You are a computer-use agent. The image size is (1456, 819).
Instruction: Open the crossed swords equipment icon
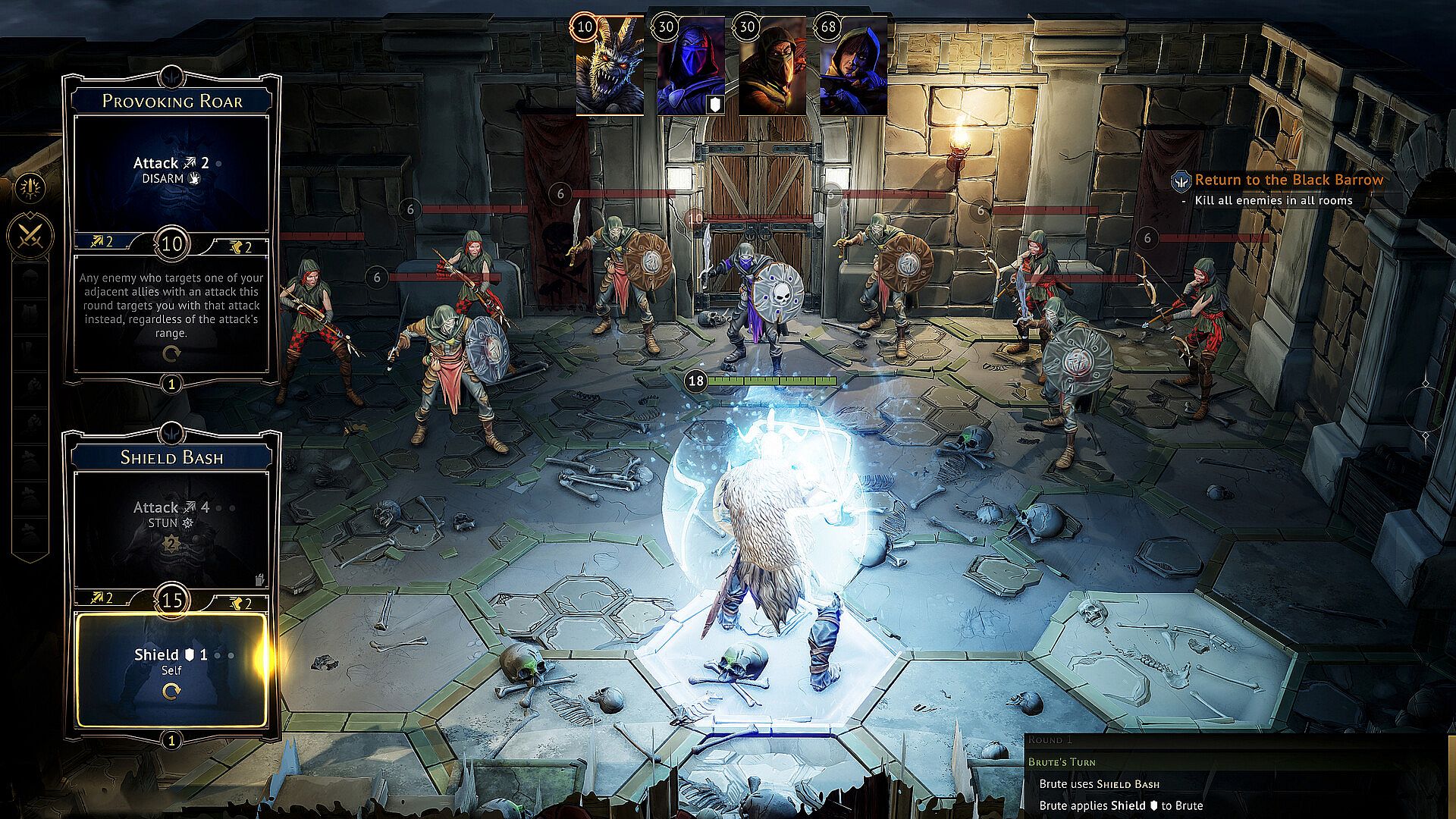(31, 235)
